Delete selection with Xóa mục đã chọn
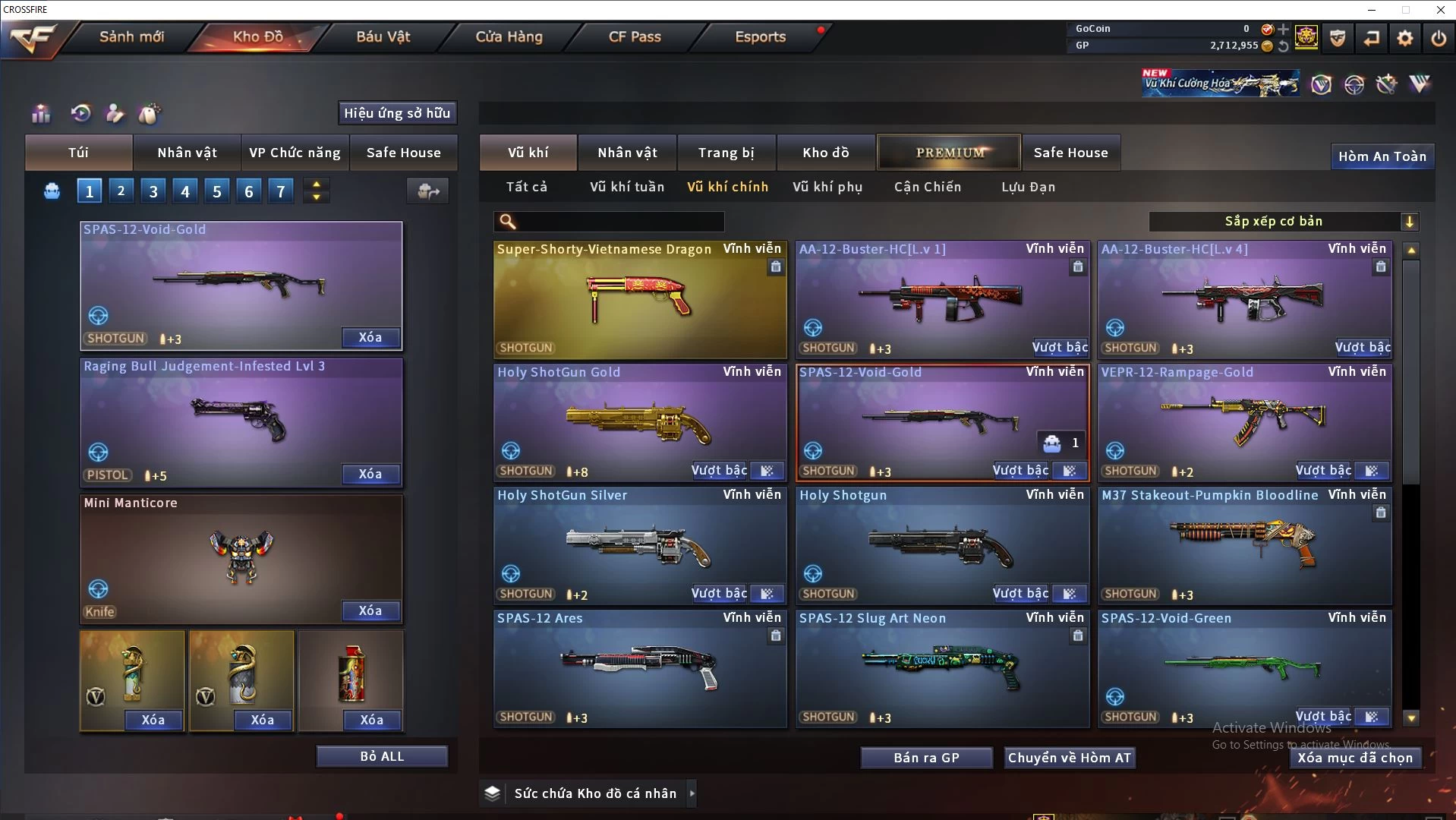This screenshot has width=1456, height=820. pos(1354,758)
